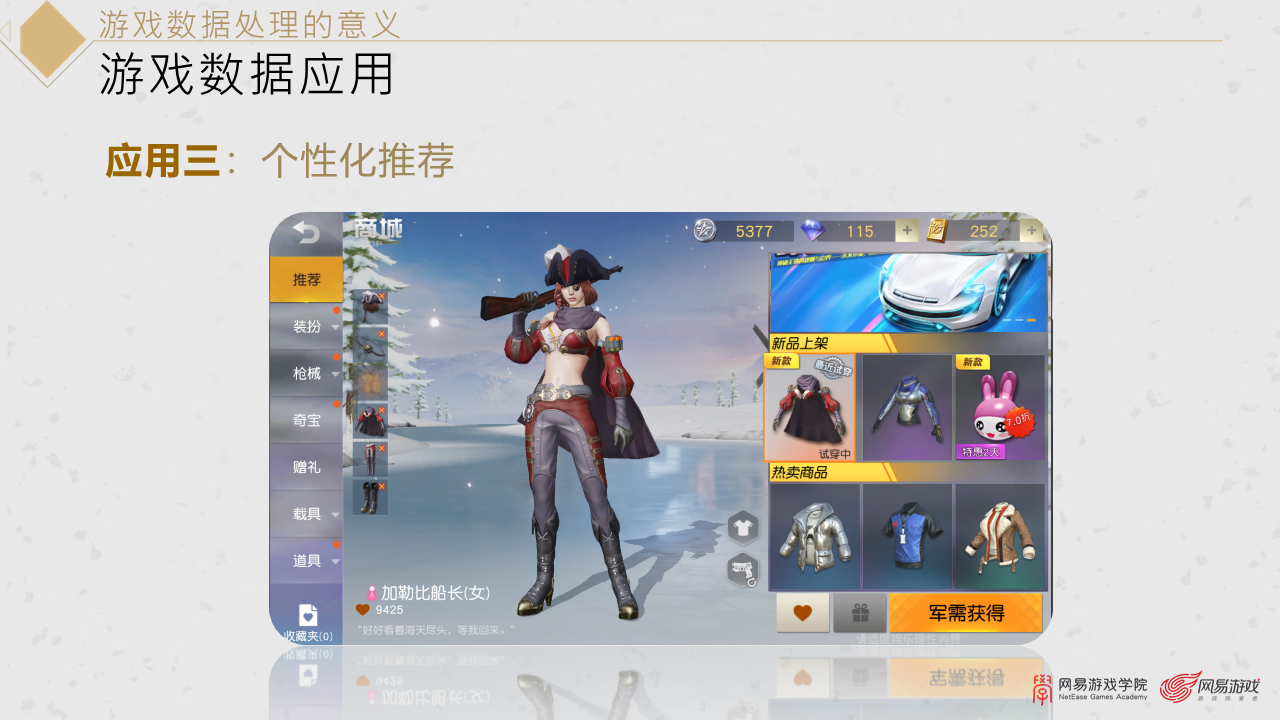Open the gift icon button
This screenshot has height=720, width=1280.
(x=861, y=613)
